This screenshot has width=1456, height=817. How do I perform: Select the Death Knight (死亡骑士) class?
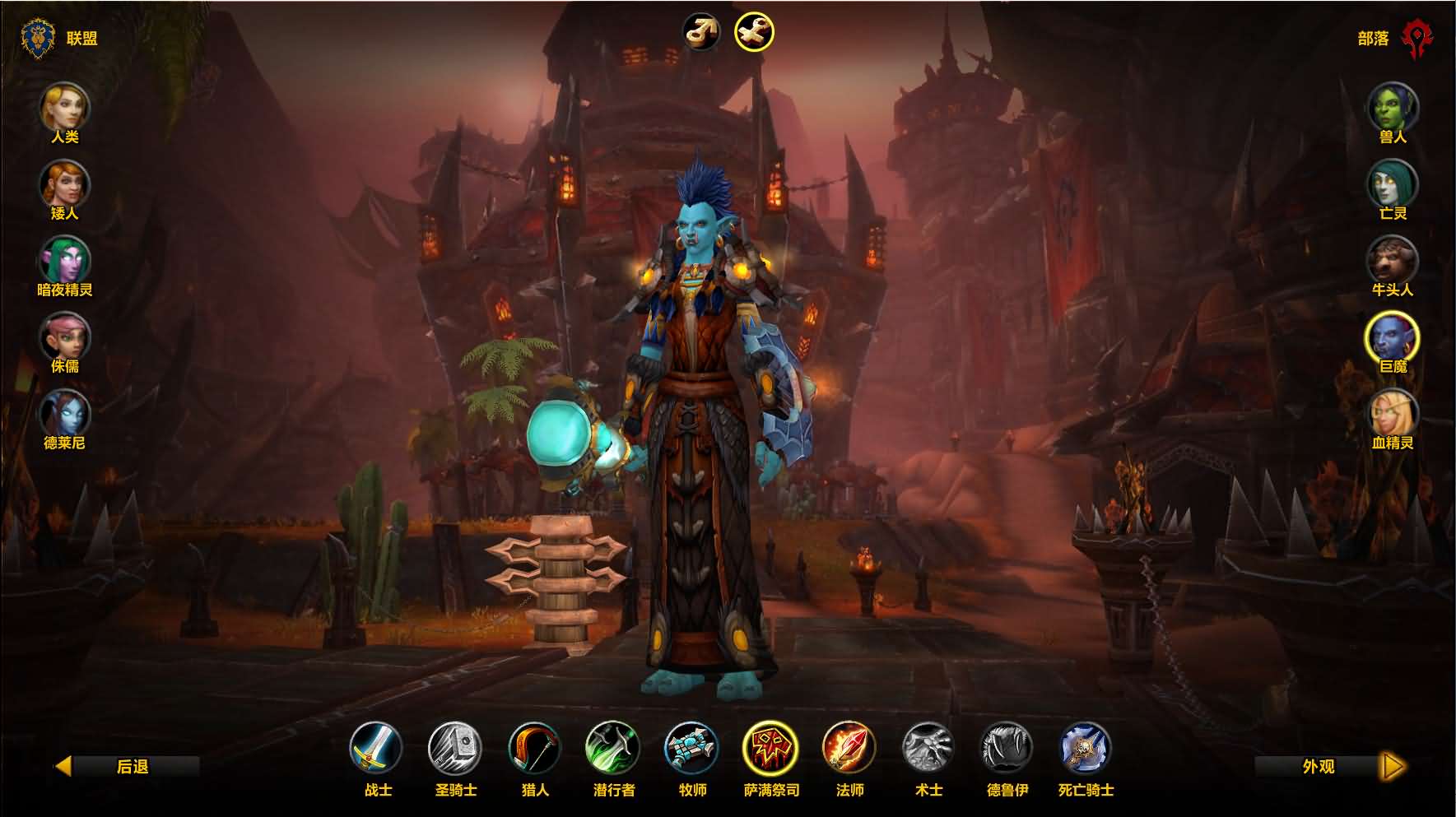click(1086, 748)
